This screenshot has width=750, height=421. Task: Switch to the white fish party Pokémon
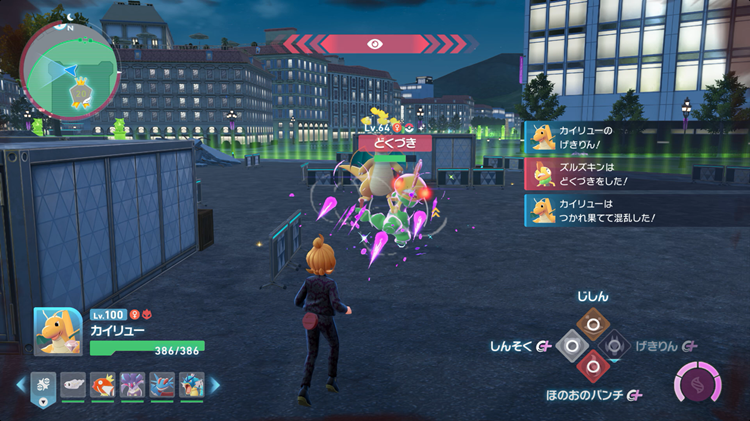[x=73, y=384]
